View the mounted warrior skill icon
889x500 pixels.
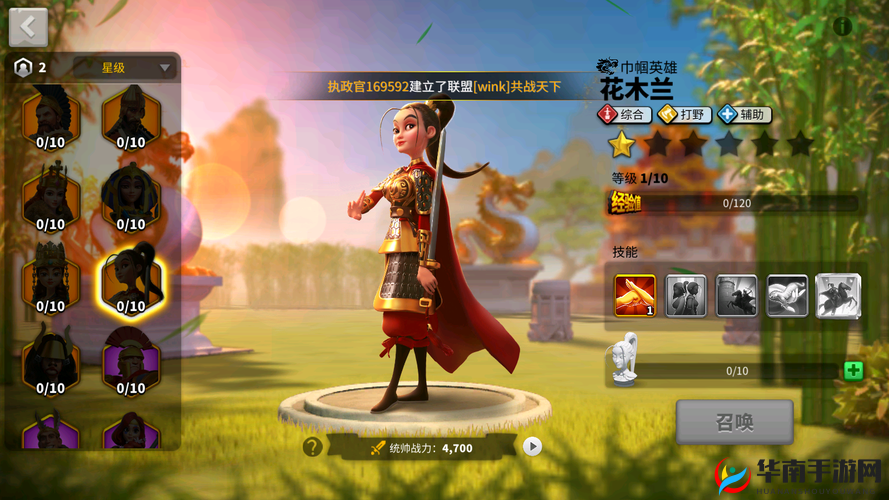pos(838,296)
